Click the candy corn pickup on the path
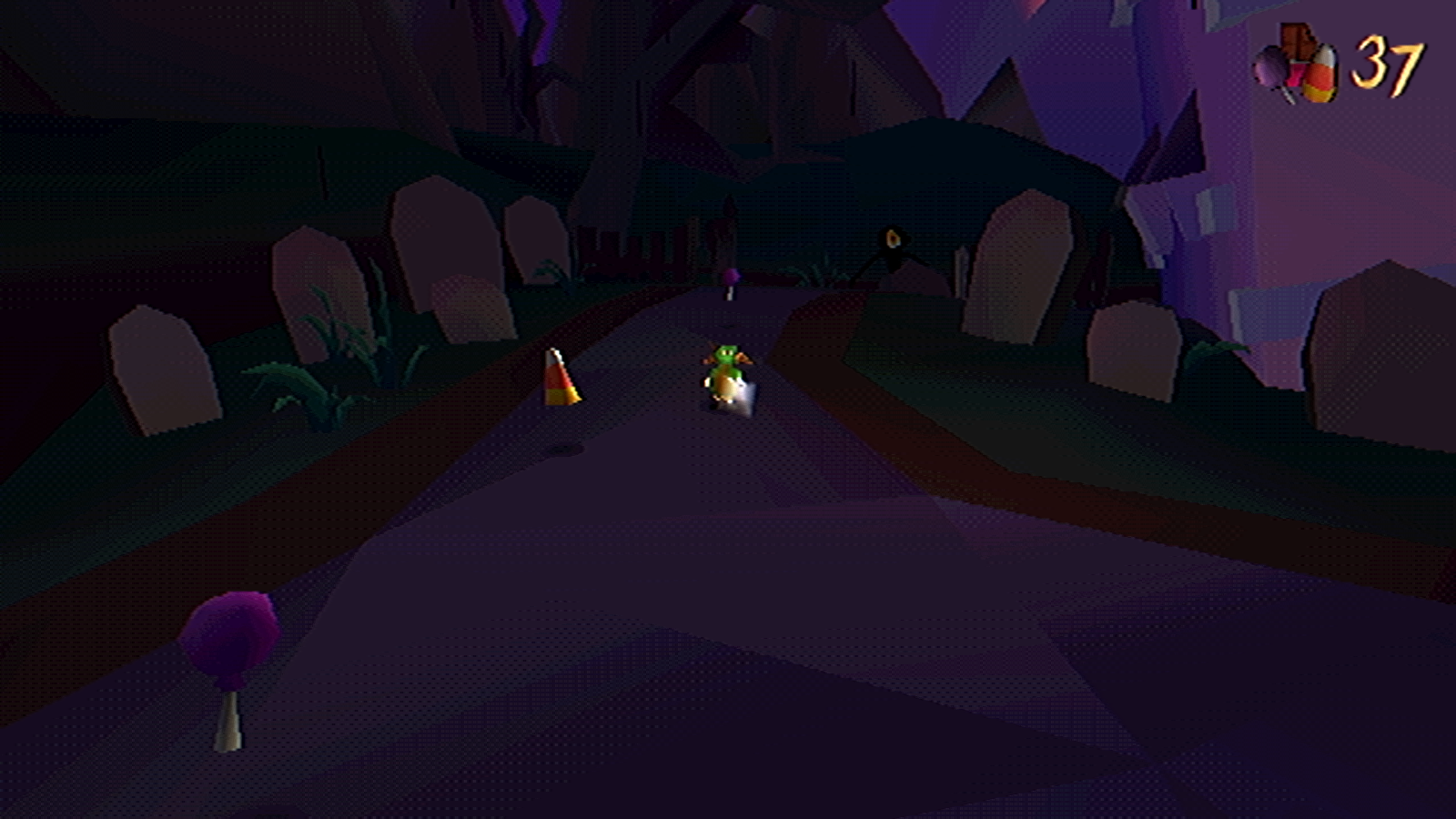This screenshot has width=1456, height=819. tap(561, 378)
